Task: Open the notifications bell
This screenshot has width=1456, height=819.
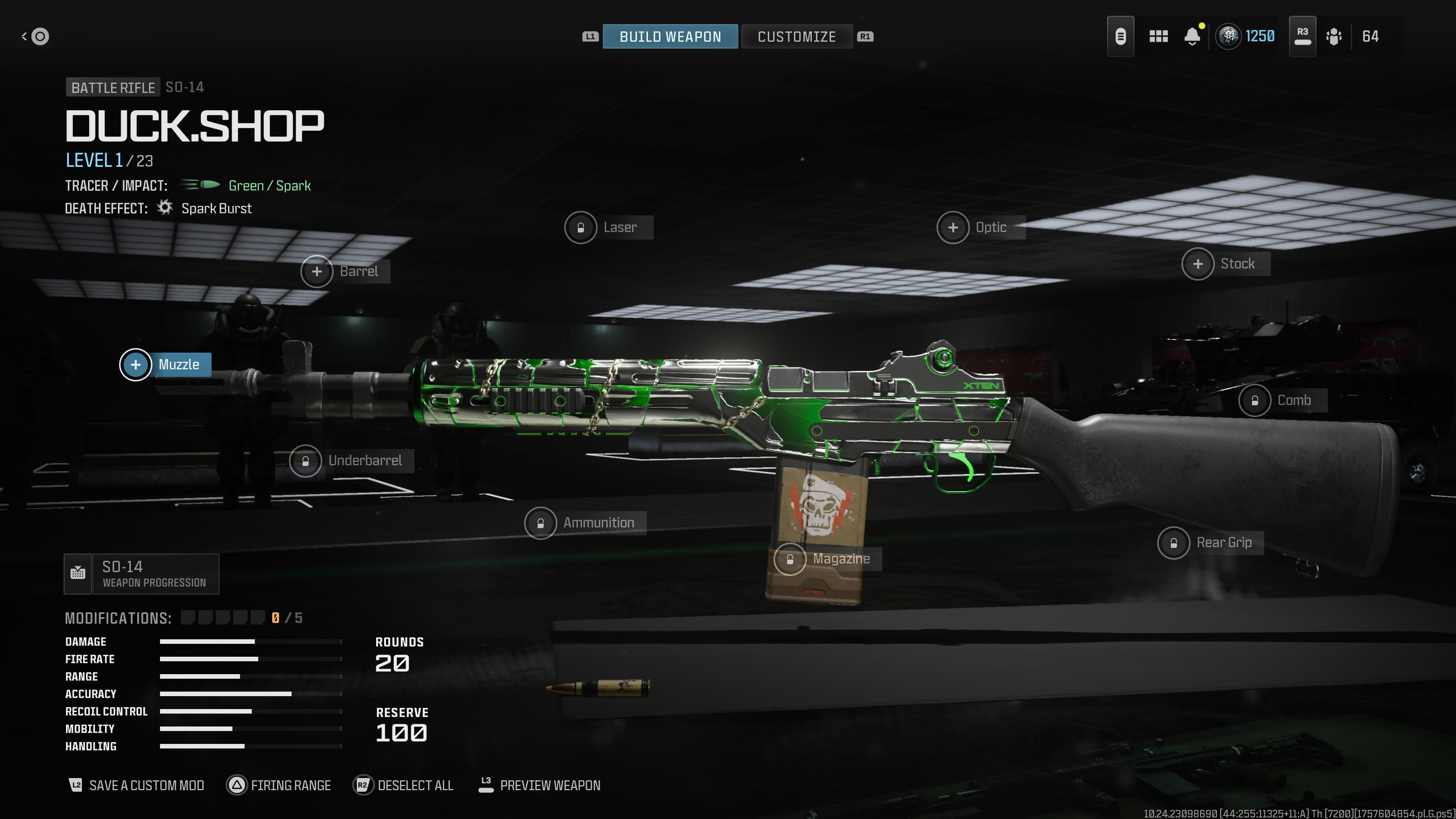Action: (x=1192, y=37)
